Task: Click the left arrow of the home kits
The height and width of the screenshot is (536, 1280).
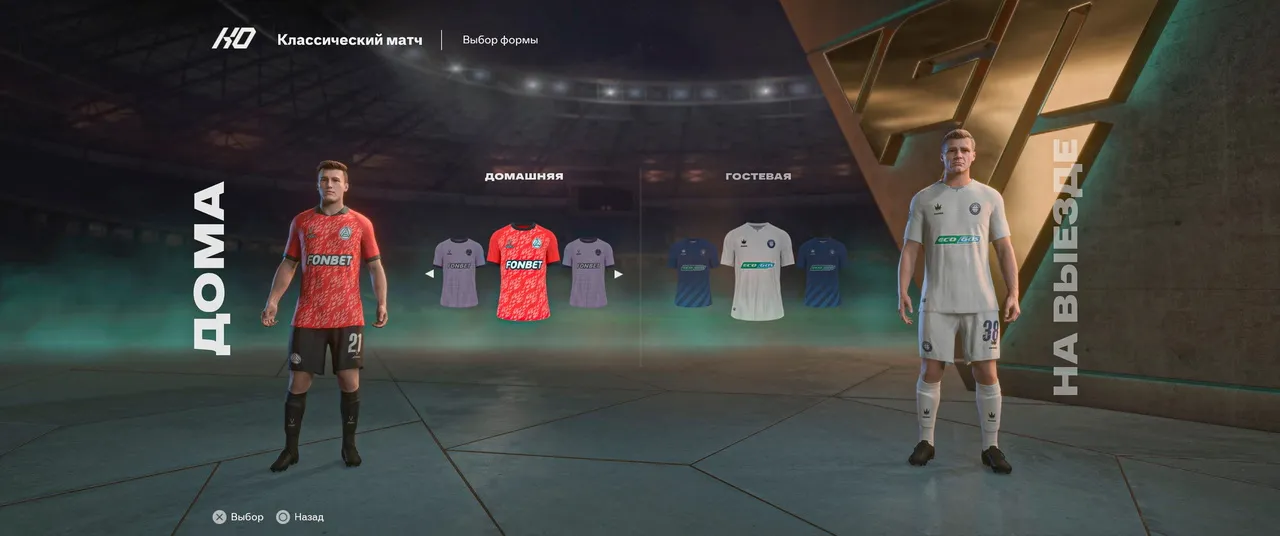Action: click(429, 273)
